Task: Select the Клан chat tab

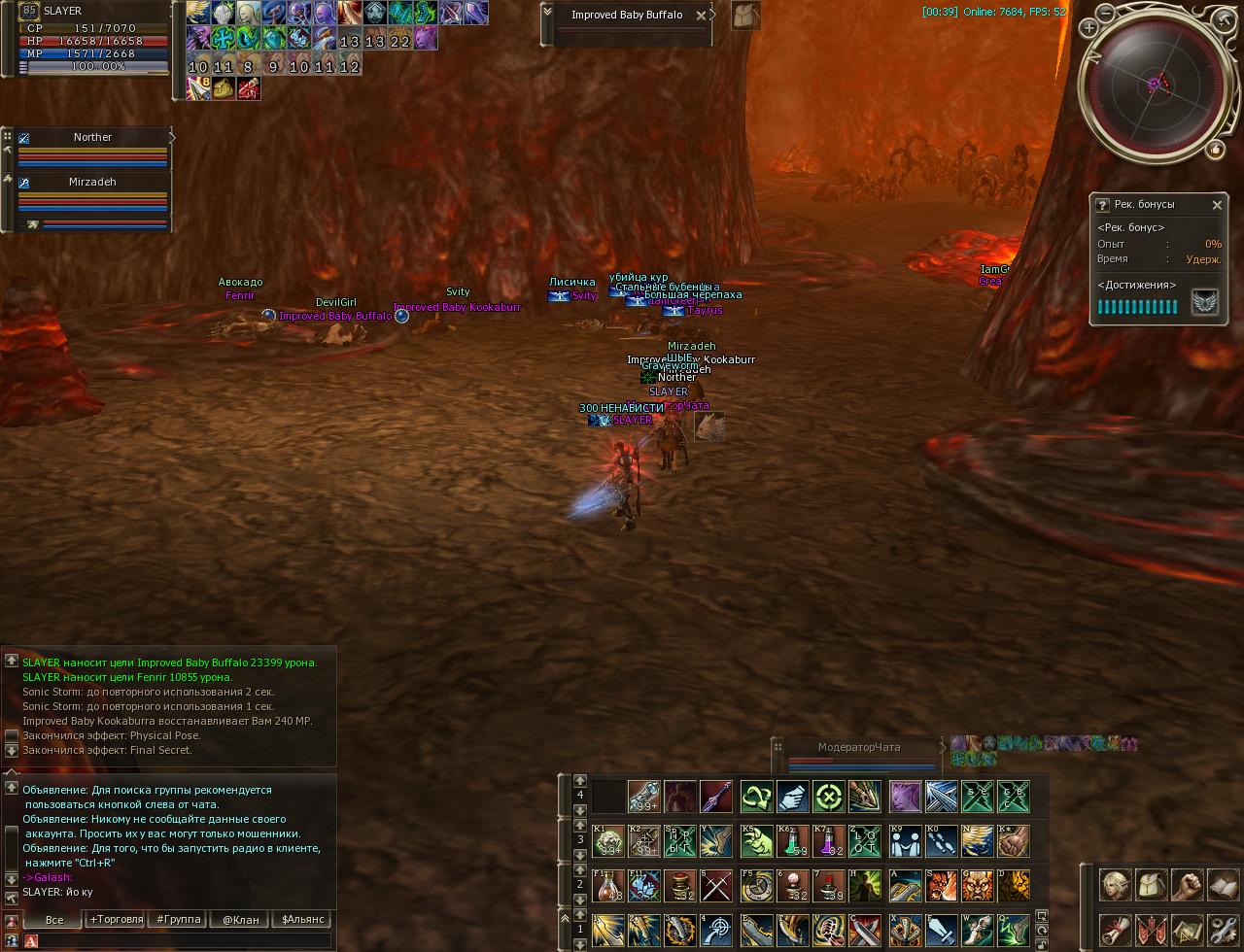Action: (x=240, y=919)
